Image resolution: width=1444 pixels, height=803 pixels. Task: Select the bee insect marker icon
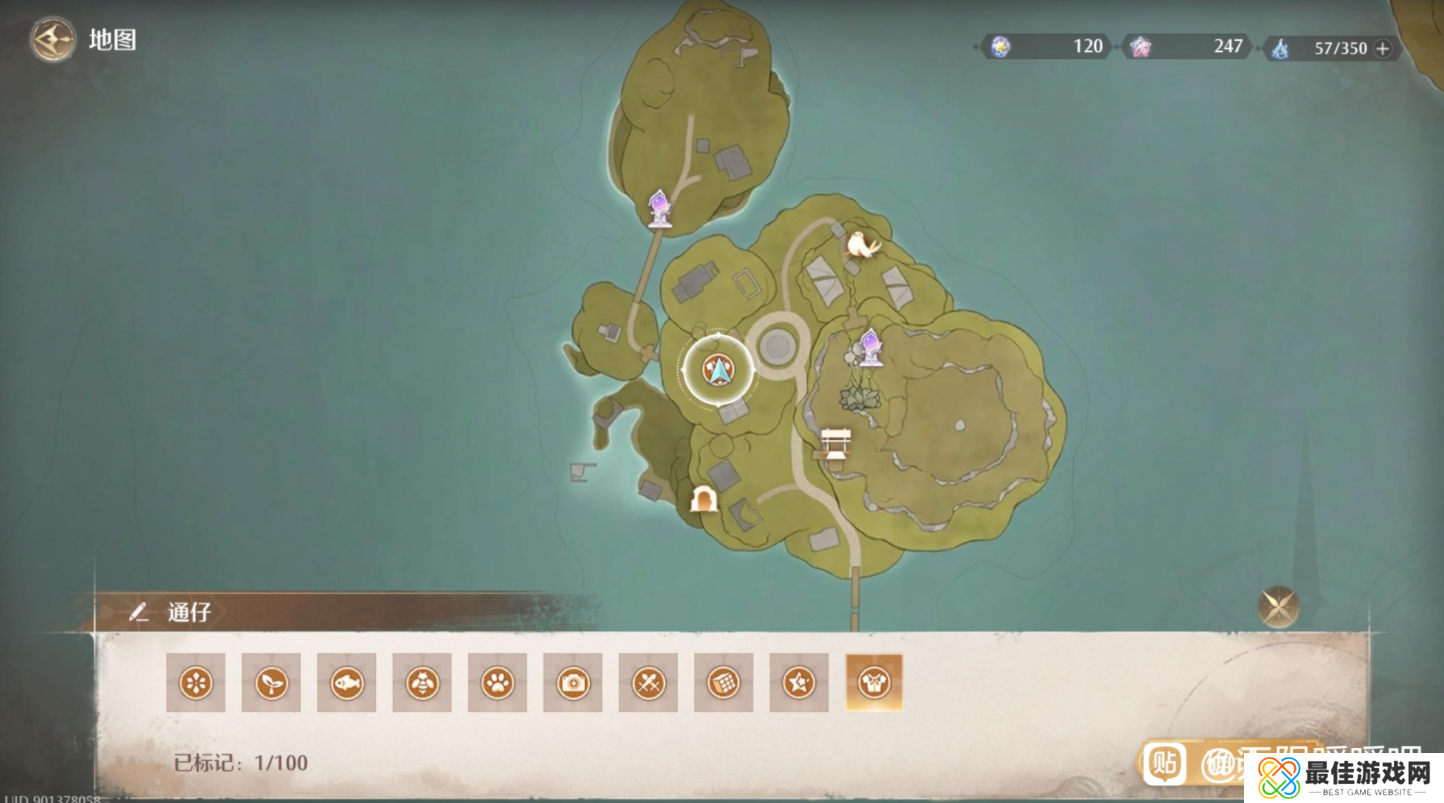[422, 683]
